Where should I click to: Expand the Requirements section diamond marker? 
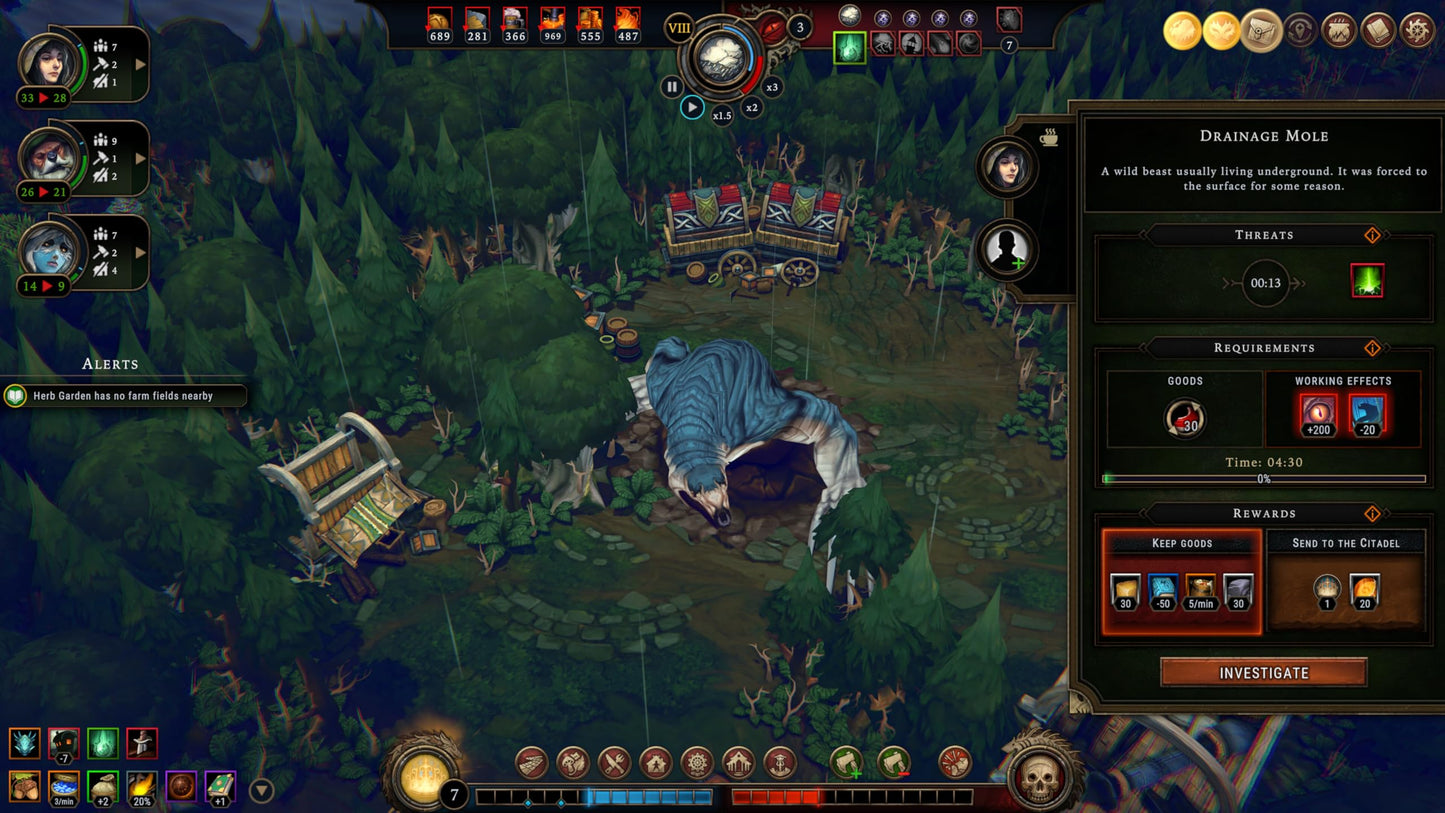pyautogui.click(x=1372, y=348)
